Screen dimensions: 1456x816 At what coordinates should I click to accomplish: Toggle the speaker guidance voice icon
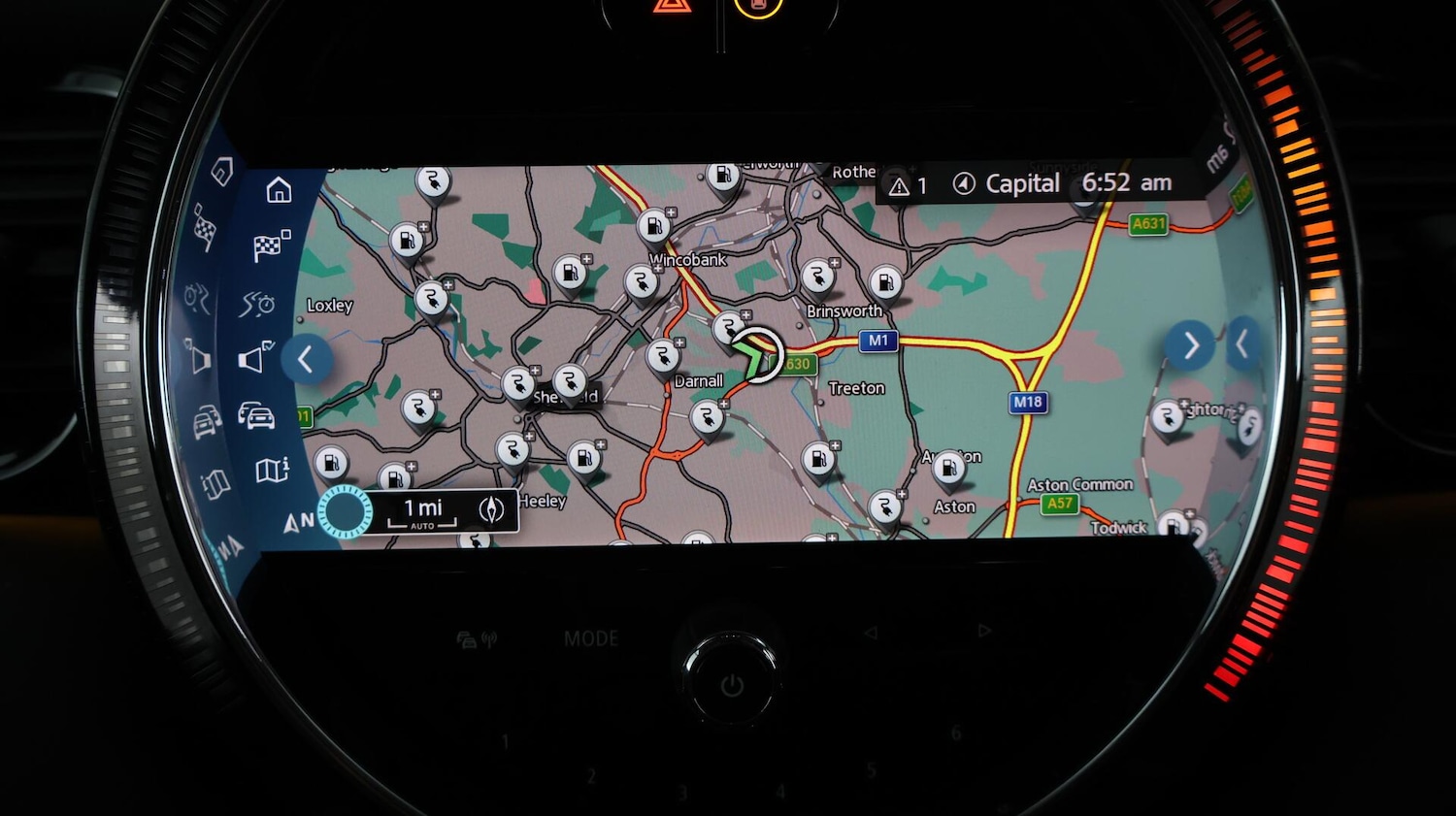(x=255, y=358)
